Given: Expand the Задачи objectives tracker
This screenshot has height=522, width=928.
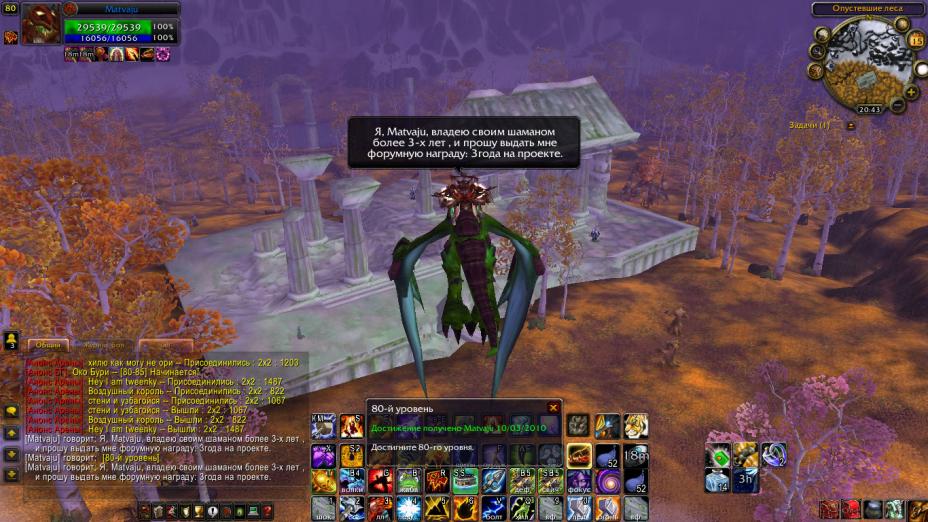Looking at the screenshot, I should (850, 126).
